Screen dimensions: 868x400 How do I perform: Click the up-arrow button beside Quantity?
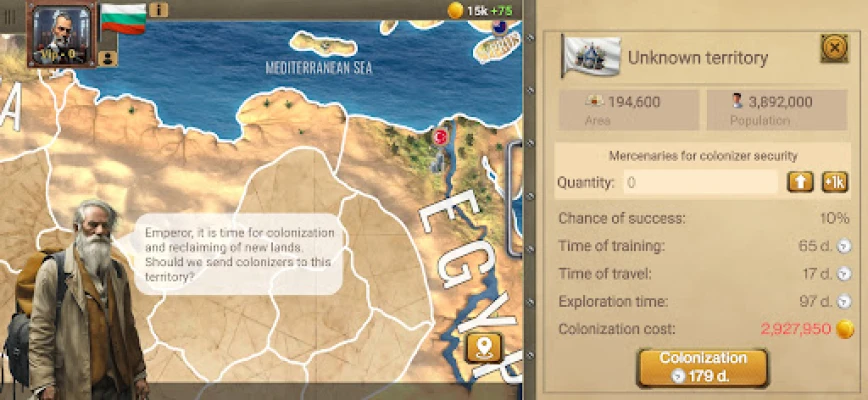pyautogui.click(x=800, y=182)
